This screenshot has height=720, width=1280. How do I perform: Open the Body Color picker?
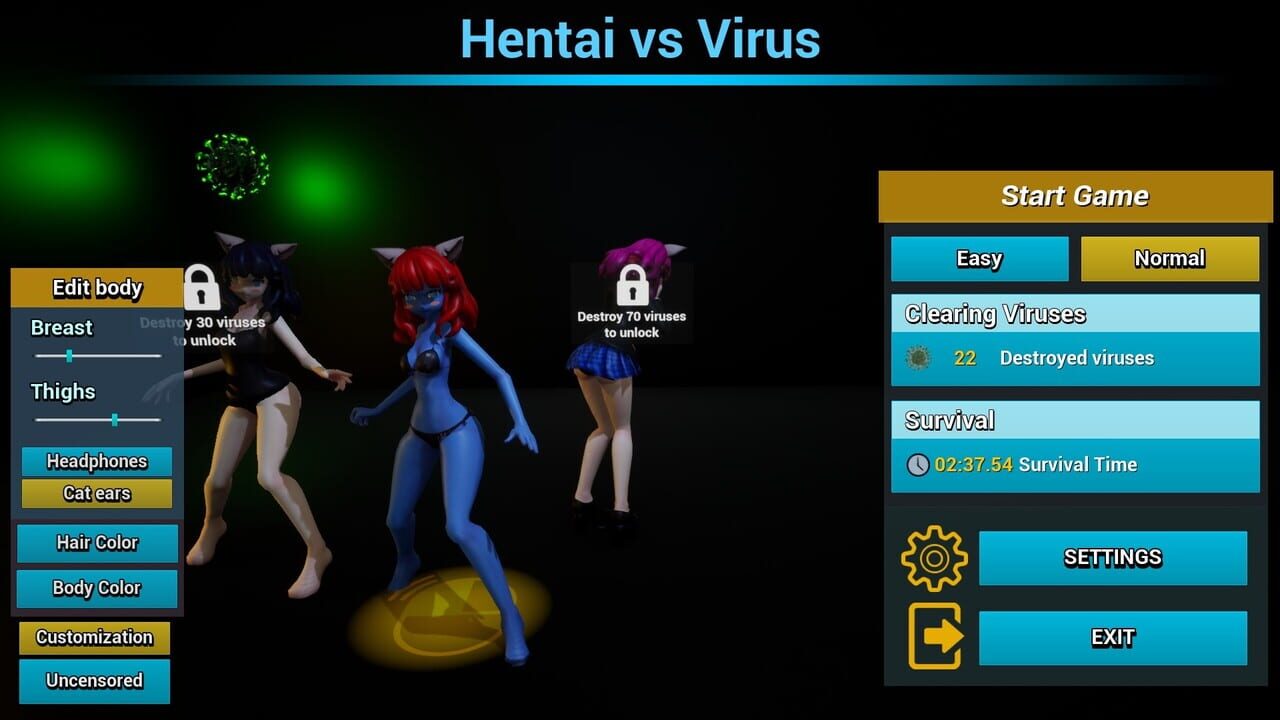pos(96,589)
